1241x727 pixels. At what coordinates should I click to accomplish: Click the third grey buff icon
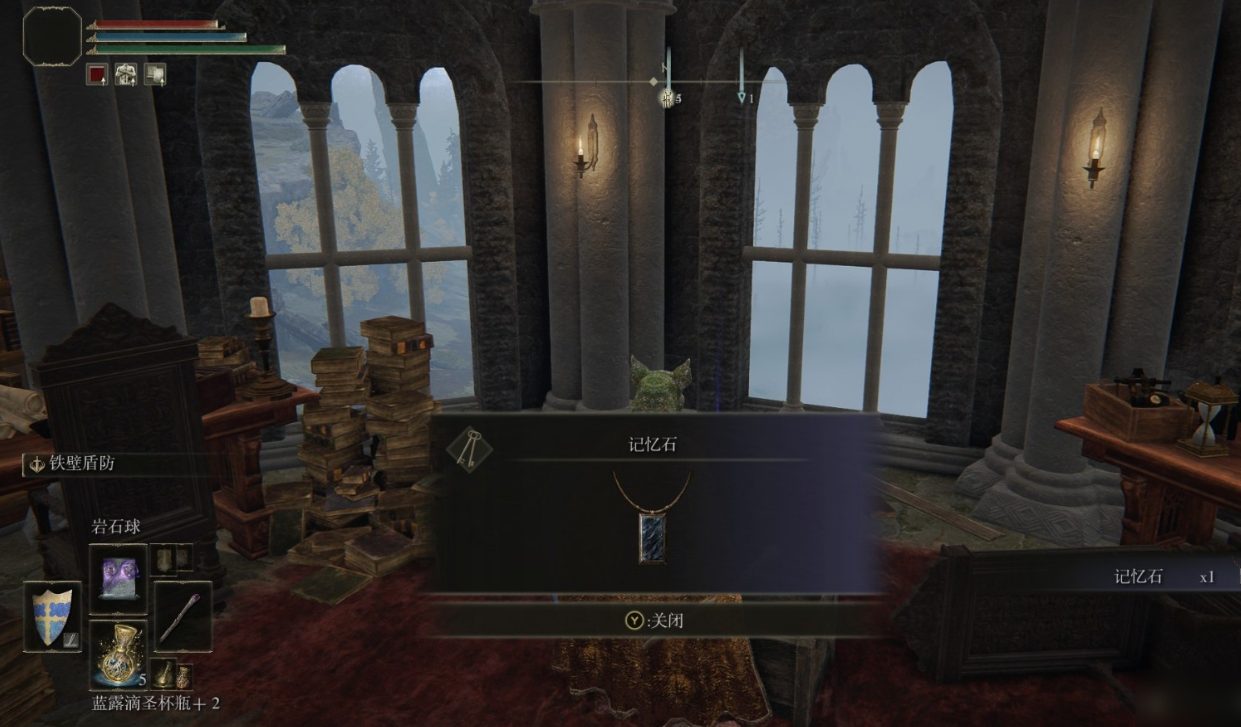coord(155,74)
